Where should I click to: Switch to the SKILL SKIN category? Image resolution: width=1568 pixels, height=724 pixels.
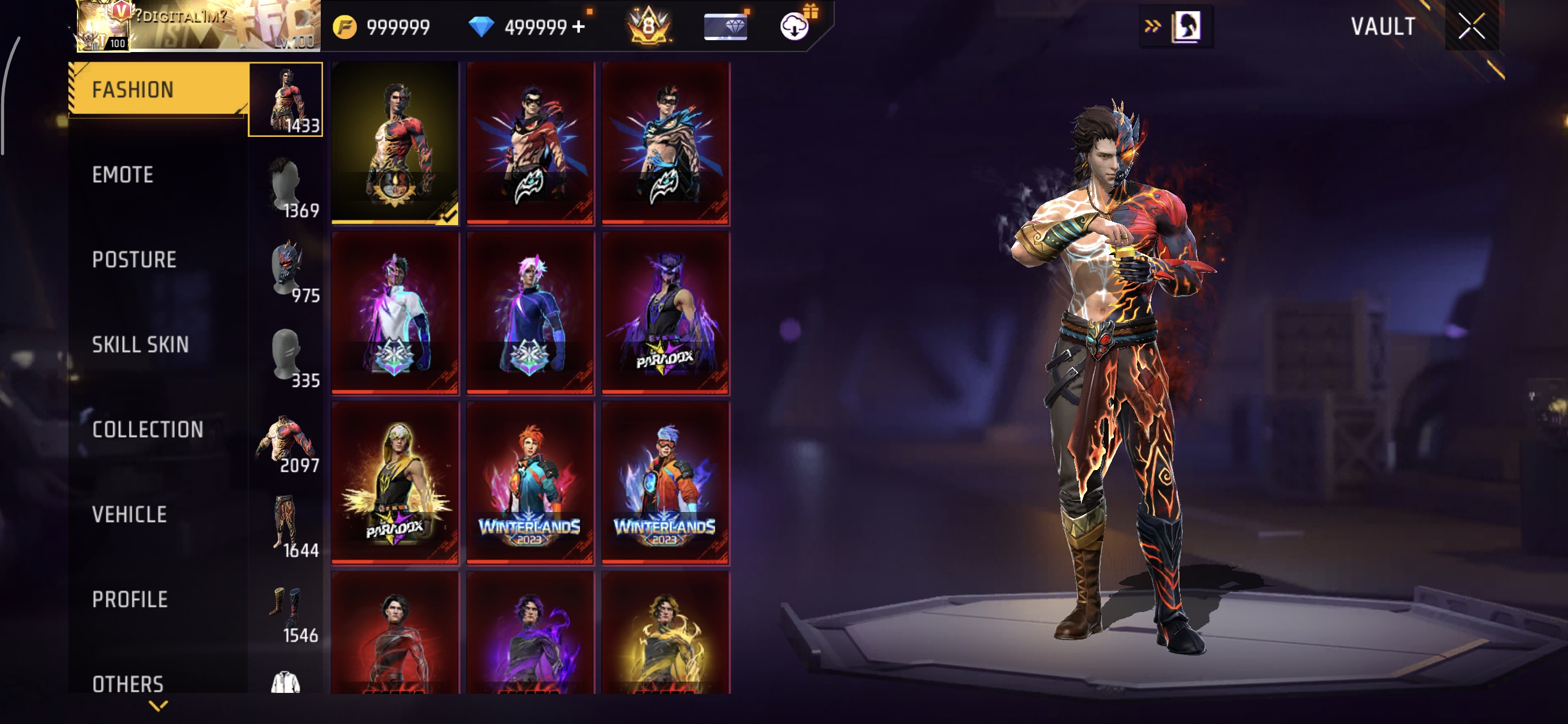[x=141, y=344]
